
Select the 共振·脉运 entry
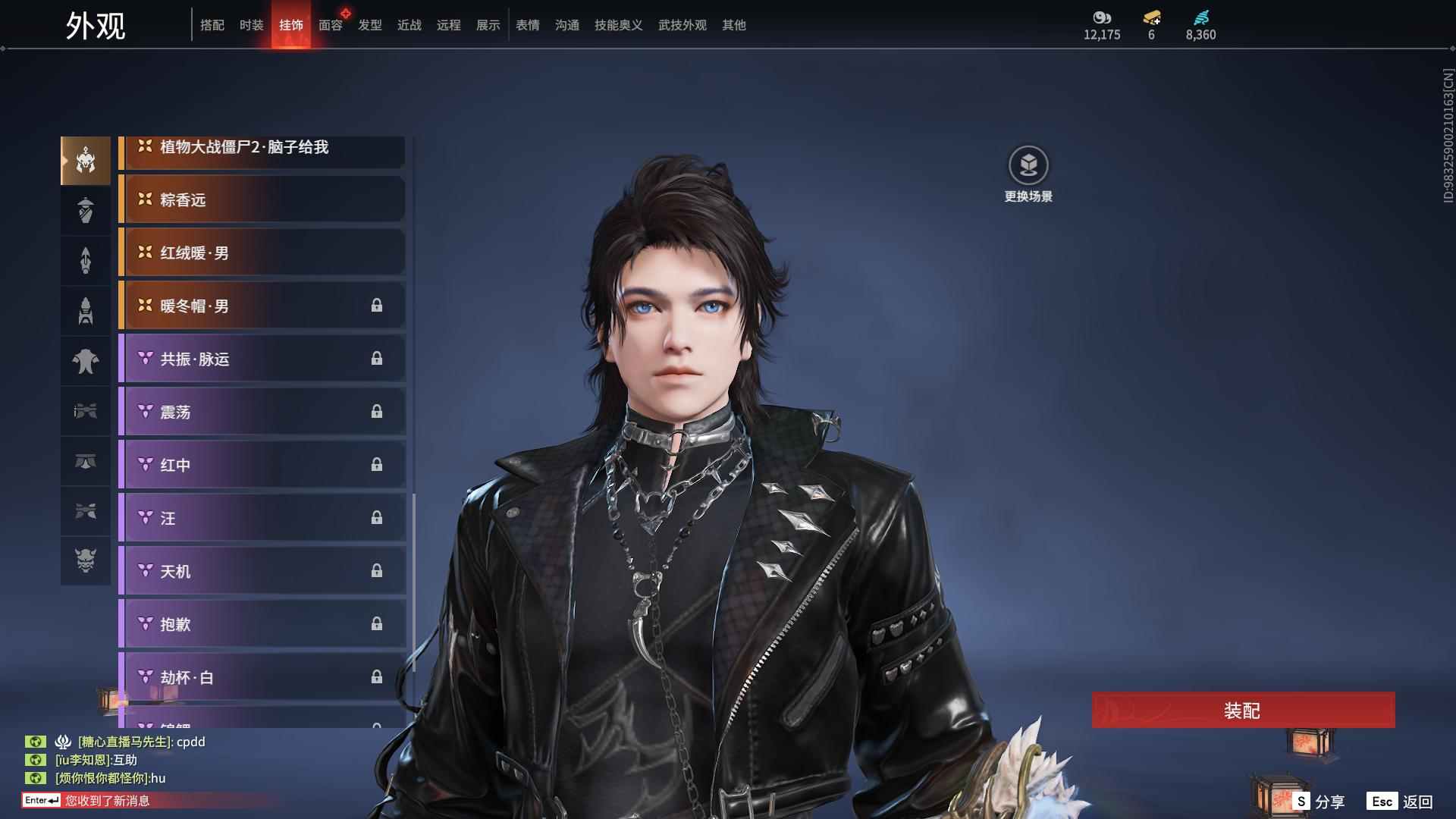(x=262, y=359)
